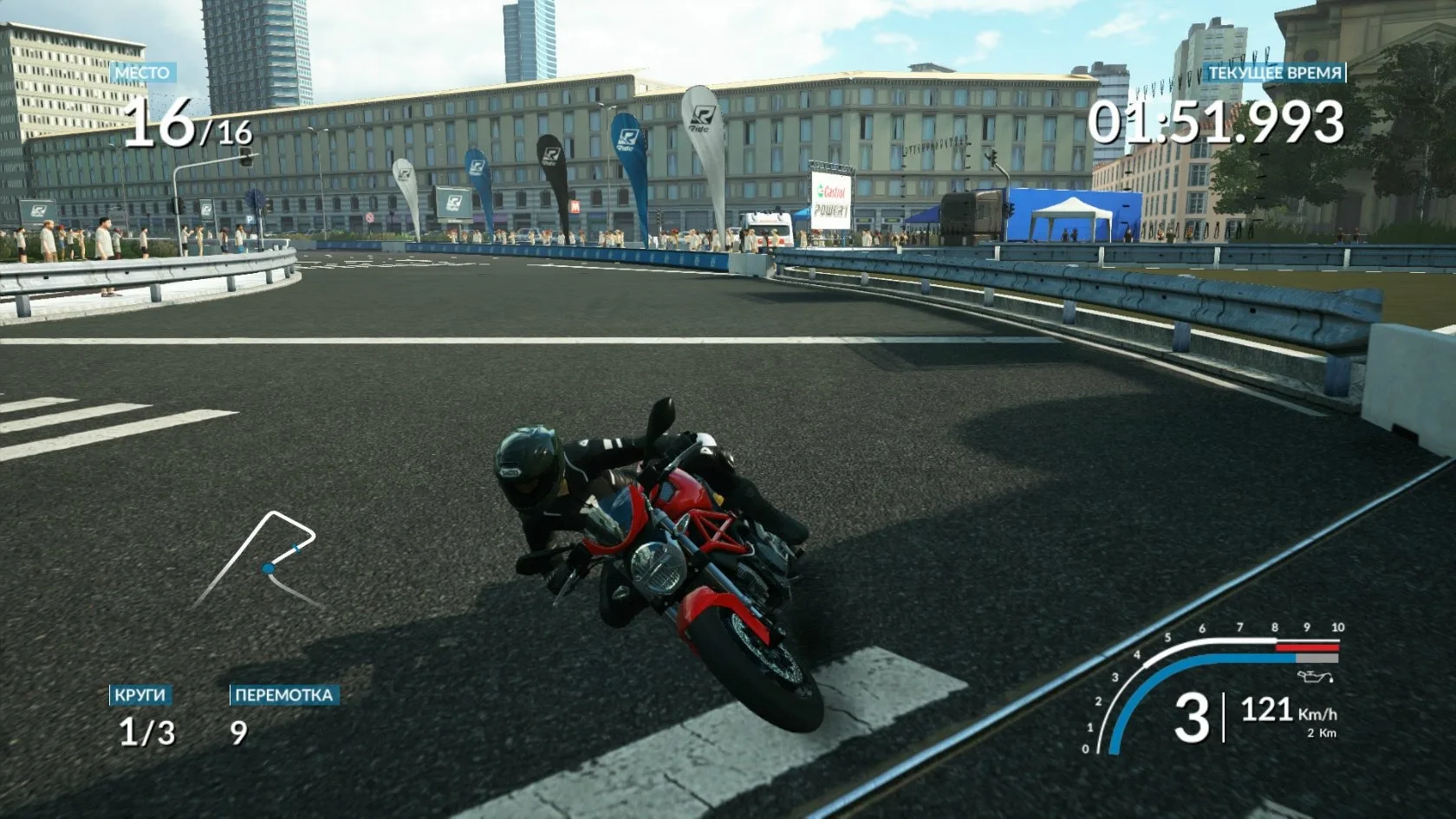Click the track outline minimap
Screen dimensions: 1456x819
point(258,559)
